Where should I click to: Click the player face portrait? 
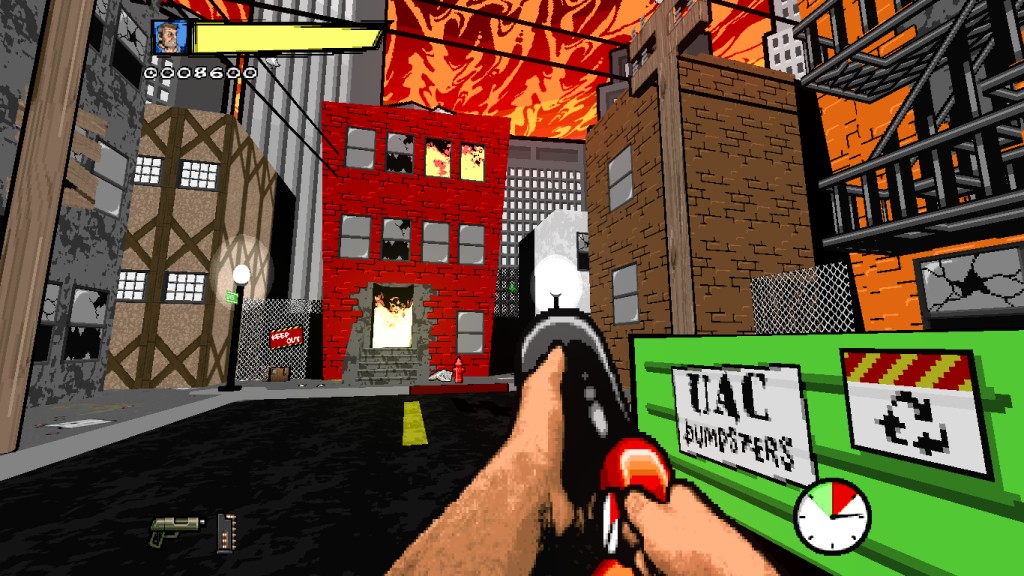click(x=169, y=38)
